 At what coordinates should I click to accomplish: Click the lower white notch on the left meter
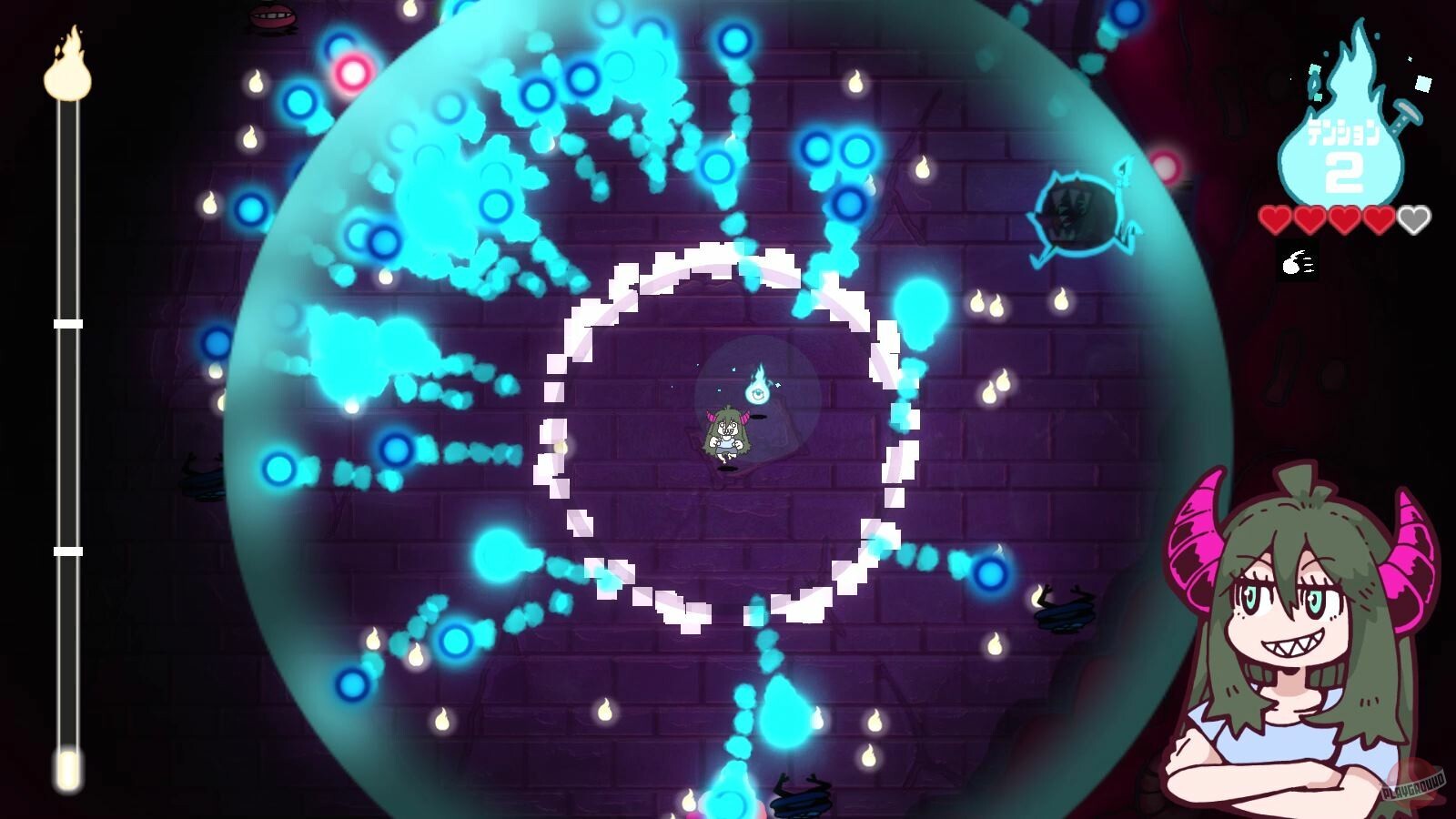(x=66, y=550)
